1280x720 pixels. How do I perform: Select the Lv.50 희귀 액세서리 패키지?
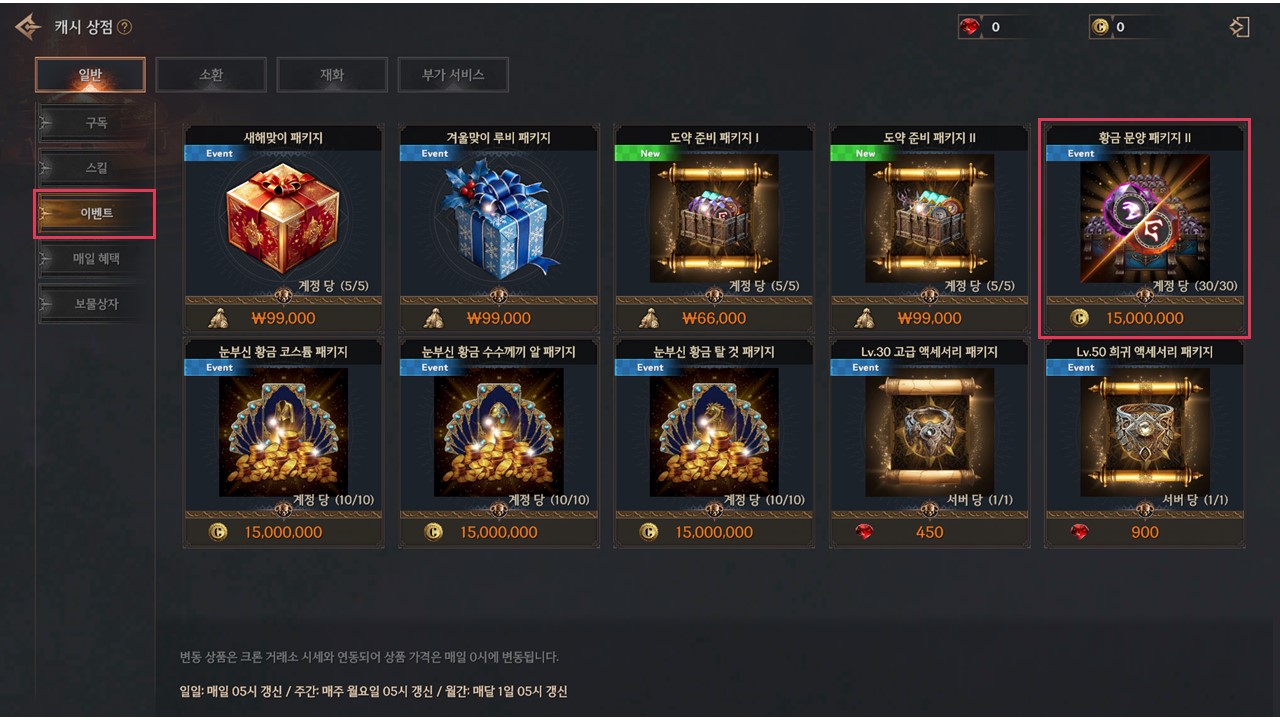click(x=1144, y=433)
